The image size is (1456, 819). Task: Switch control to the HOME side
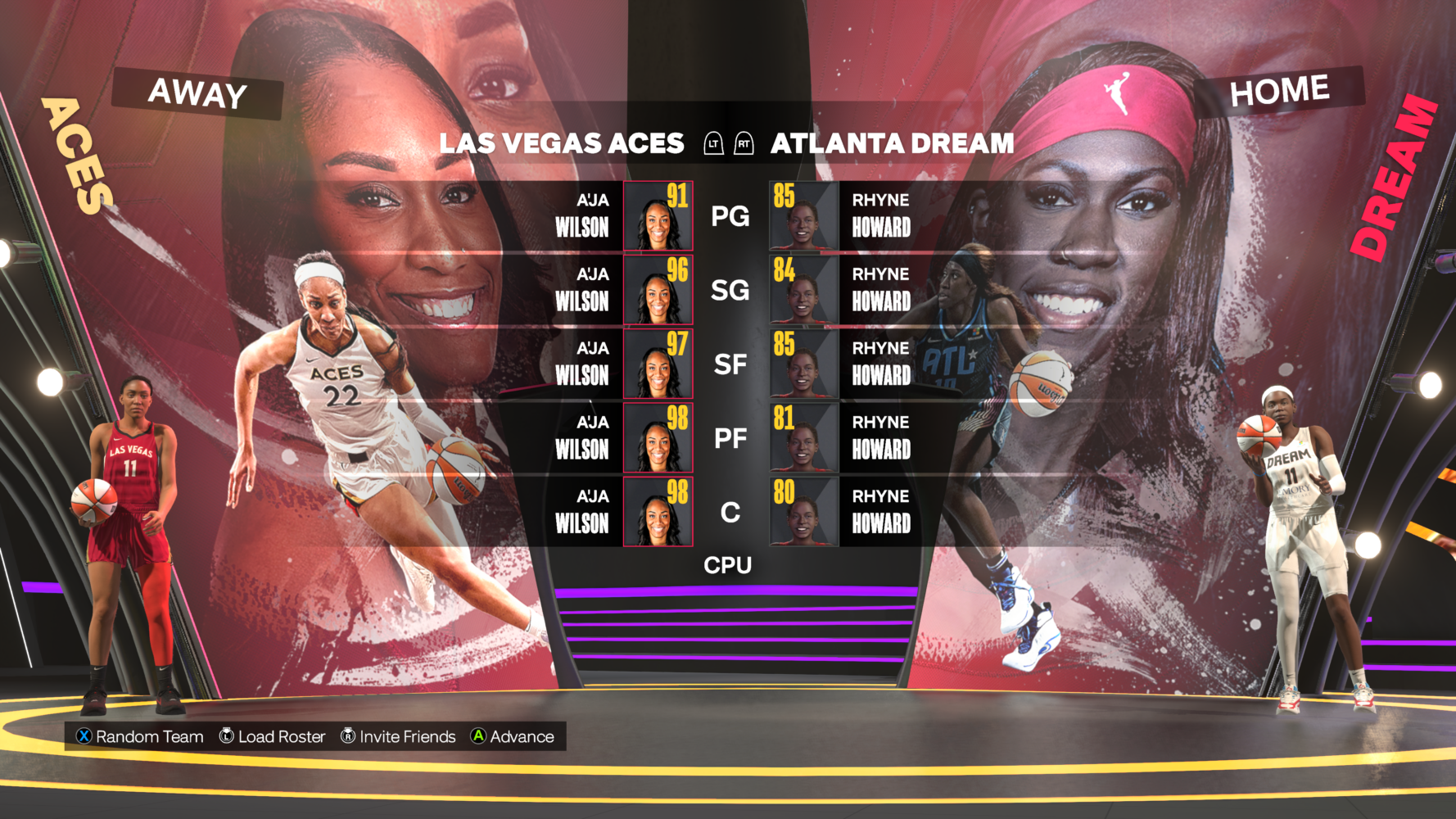tap(1280, 88)
